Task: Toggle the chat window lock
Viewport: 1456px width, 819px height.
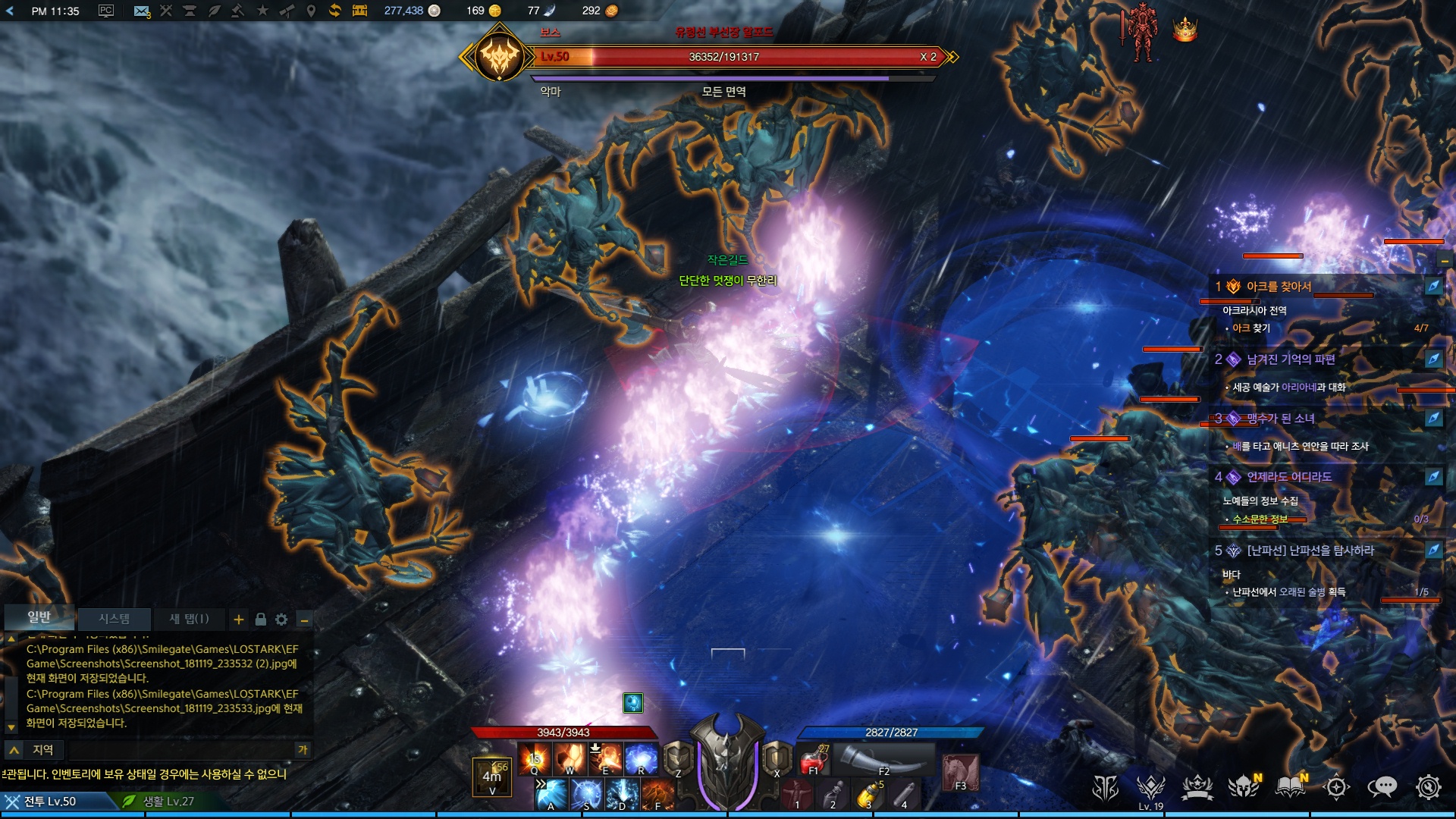Action: click(260, 620)
